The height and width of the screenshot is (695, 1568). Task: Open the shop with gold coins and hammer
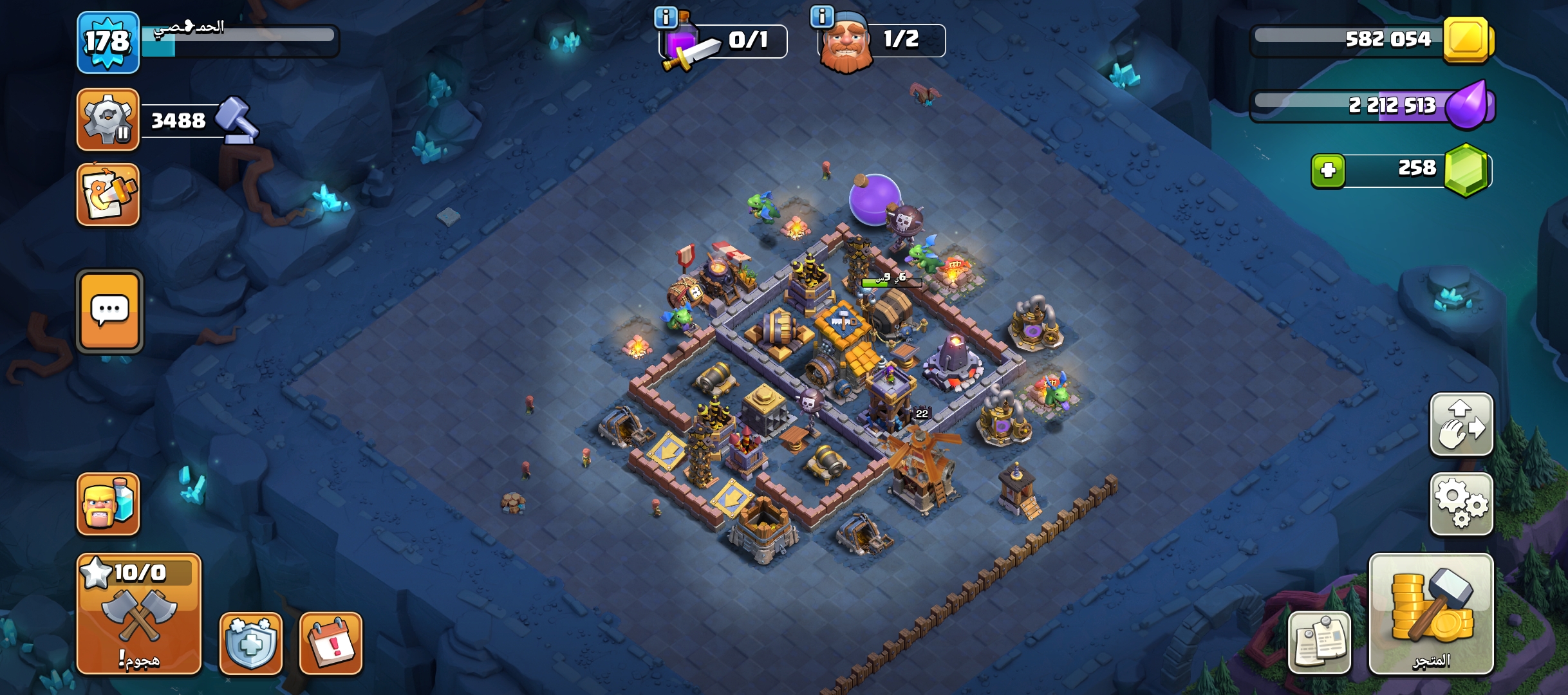pos(1431,613)
